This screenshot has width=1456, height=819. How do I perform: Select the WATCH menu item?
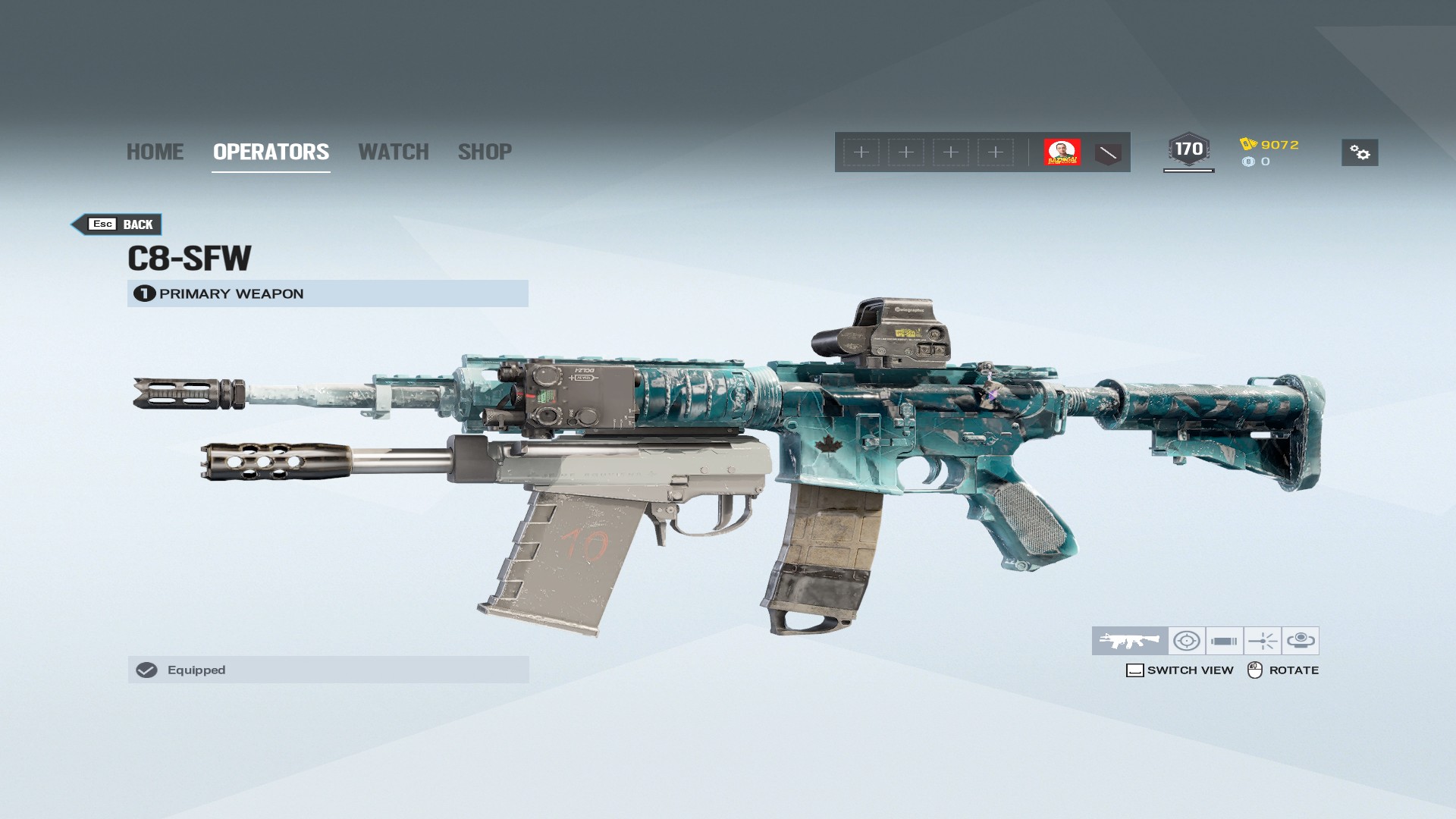394,152
